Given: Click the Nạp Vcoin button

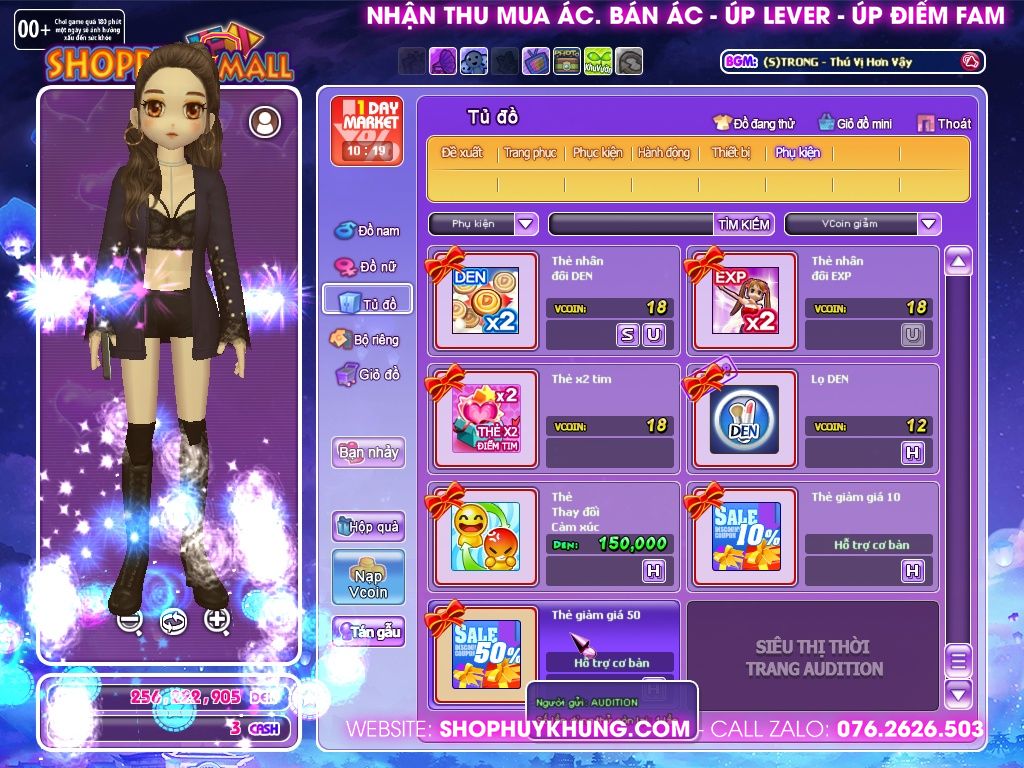Looking at the screenshot, I should (368, 577).
